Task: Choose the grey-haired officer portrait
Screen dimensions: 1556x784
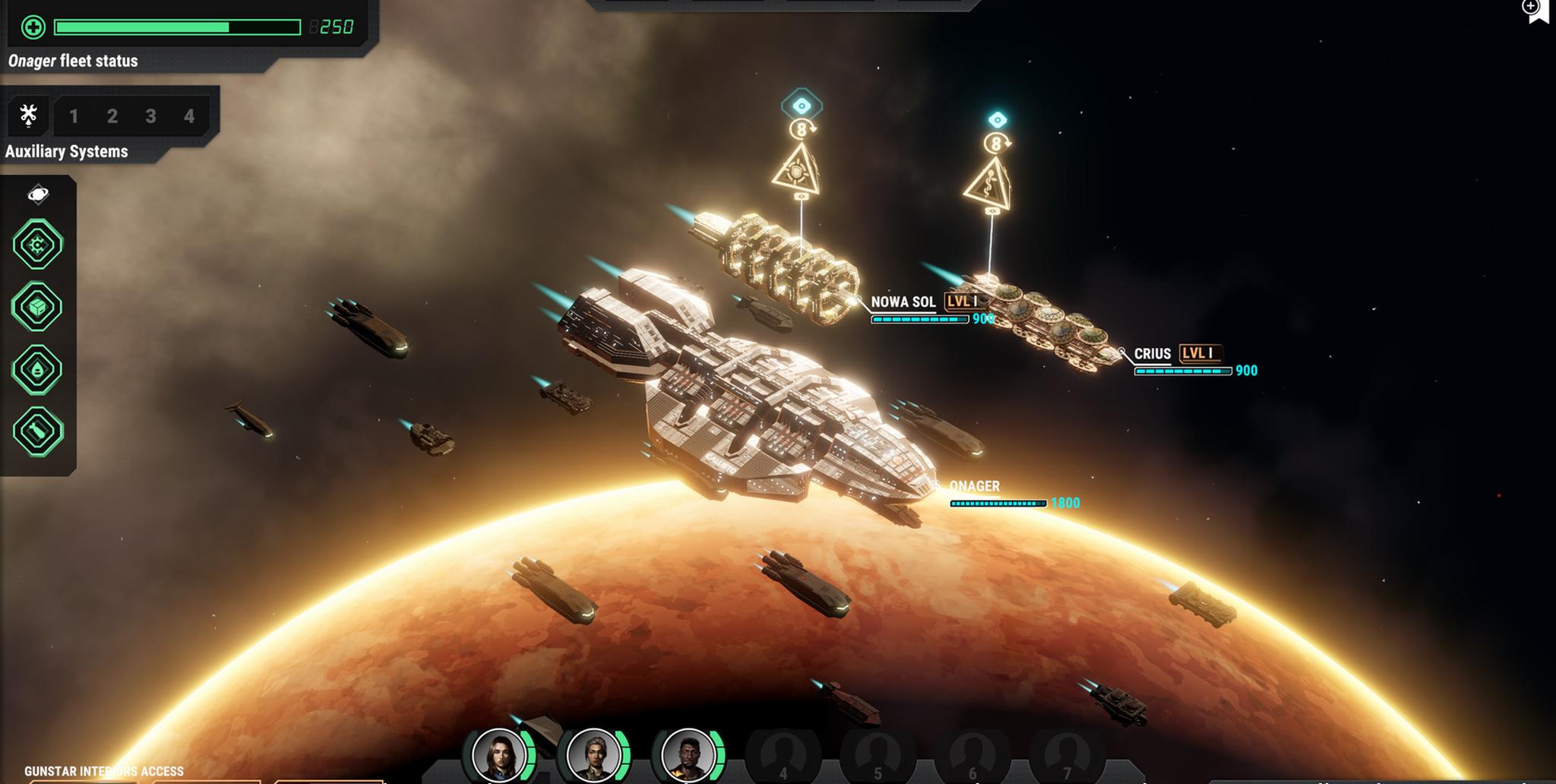Action: (593, 755)
